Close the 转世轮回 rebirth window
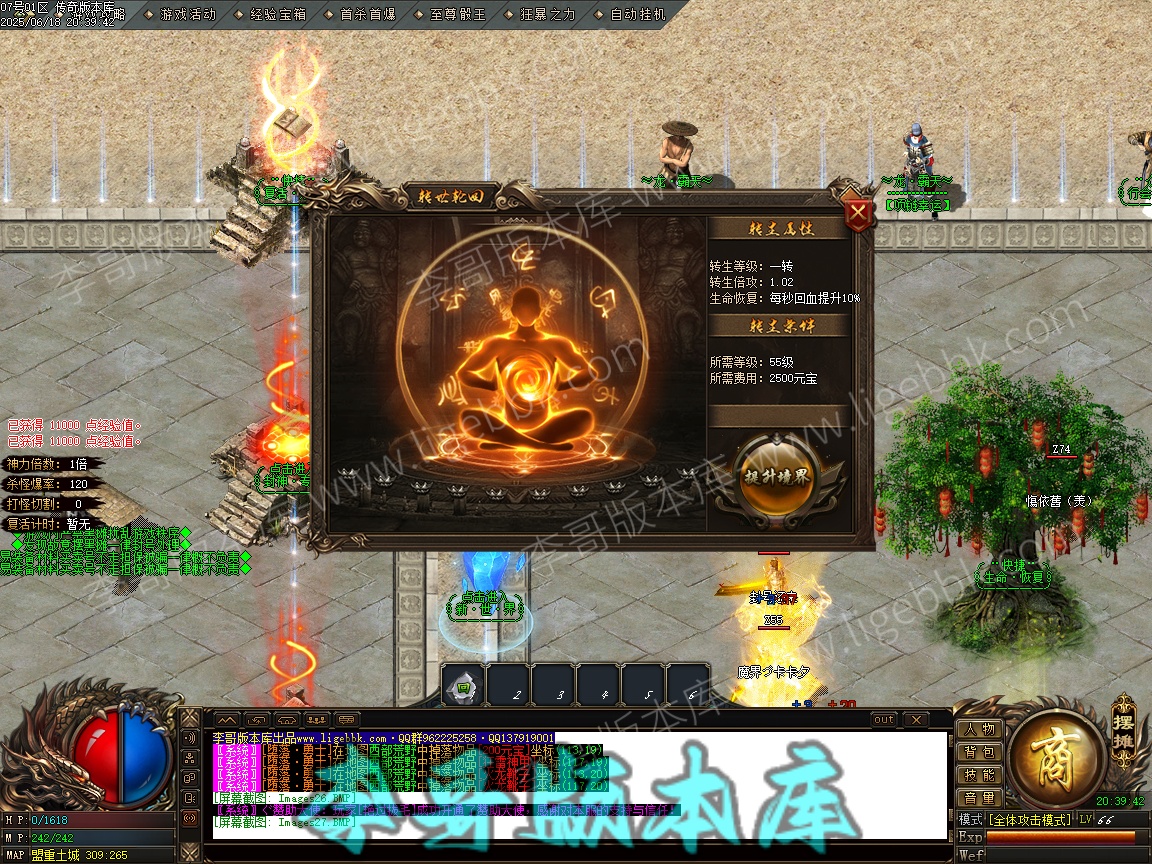Viewport: 1152px width, 864px height. tap(857, 214)
